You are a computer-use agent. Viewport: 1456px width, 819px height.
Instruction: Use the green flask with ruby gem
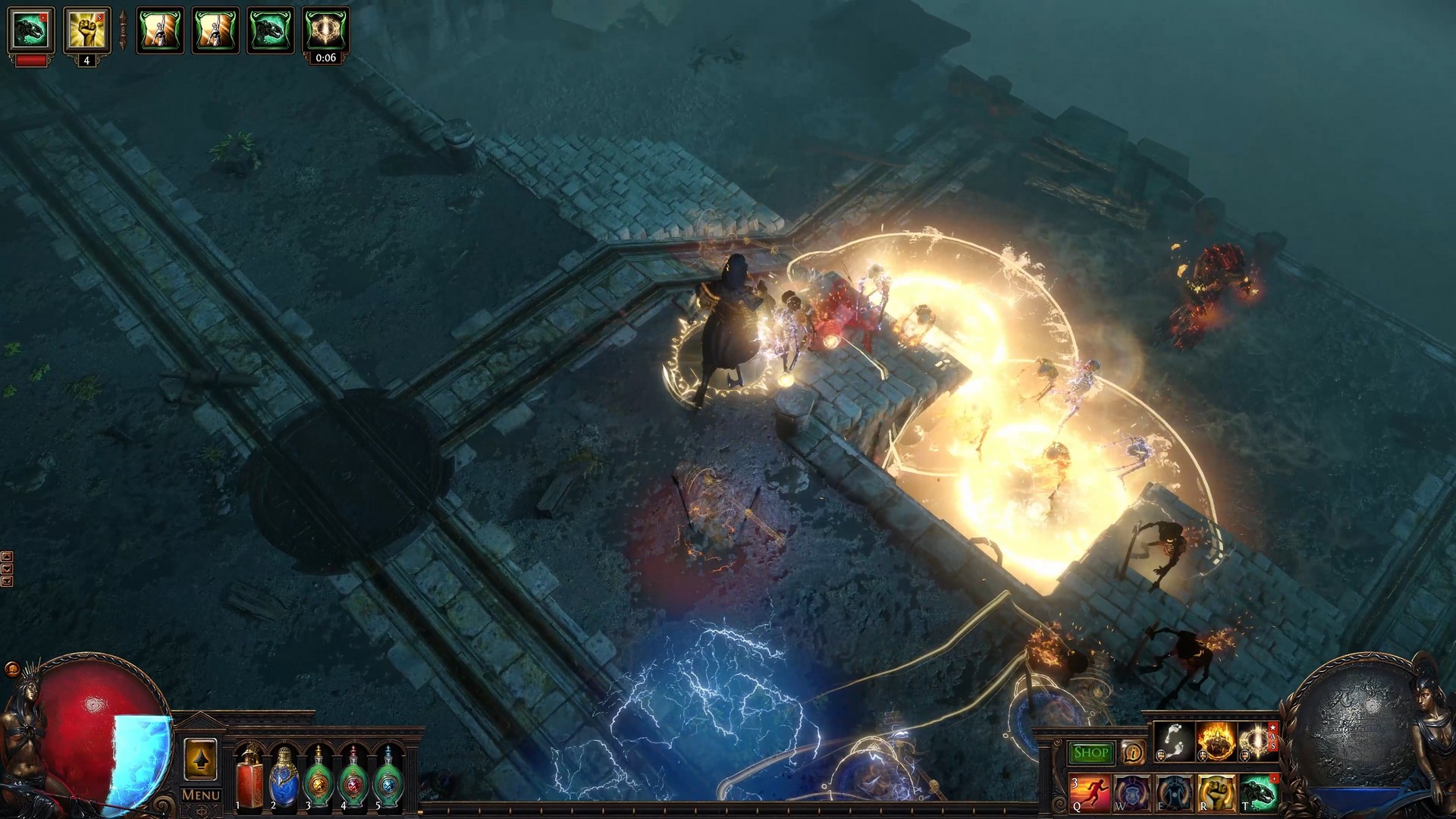[353, 778]
